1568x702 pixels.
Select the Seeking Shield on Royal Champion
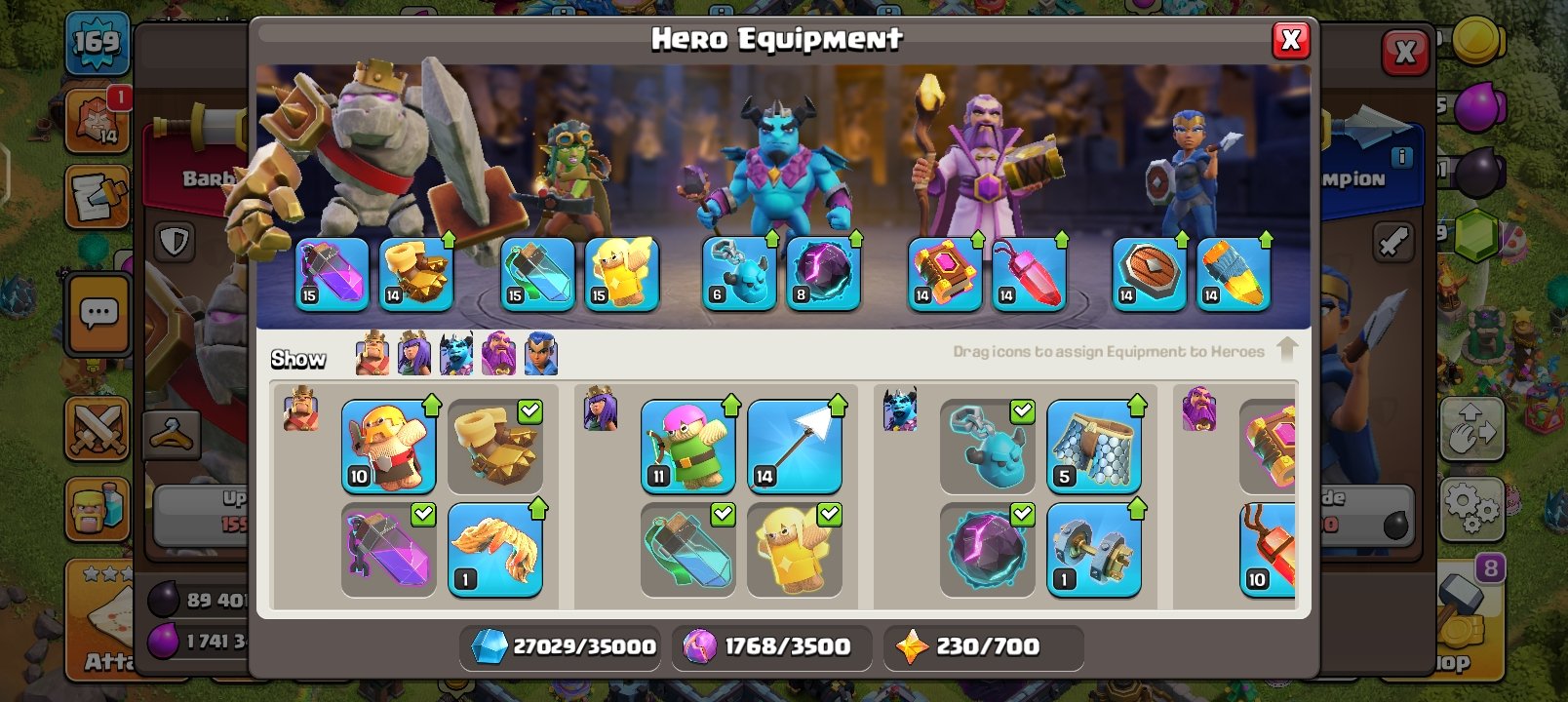(1148, 274)
